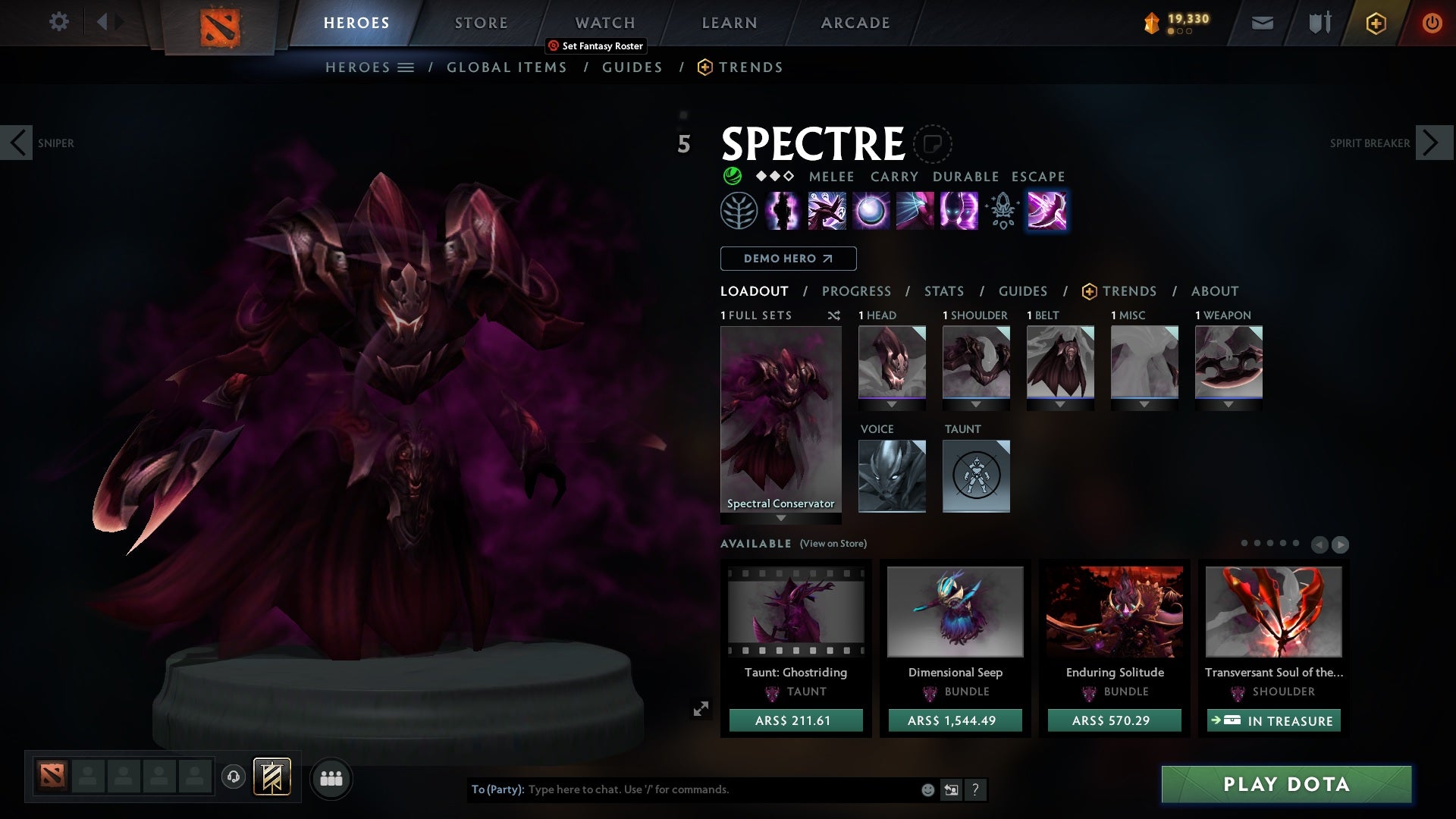Click the red Set Fantasy Roster notification badge

tap(553, 45)
